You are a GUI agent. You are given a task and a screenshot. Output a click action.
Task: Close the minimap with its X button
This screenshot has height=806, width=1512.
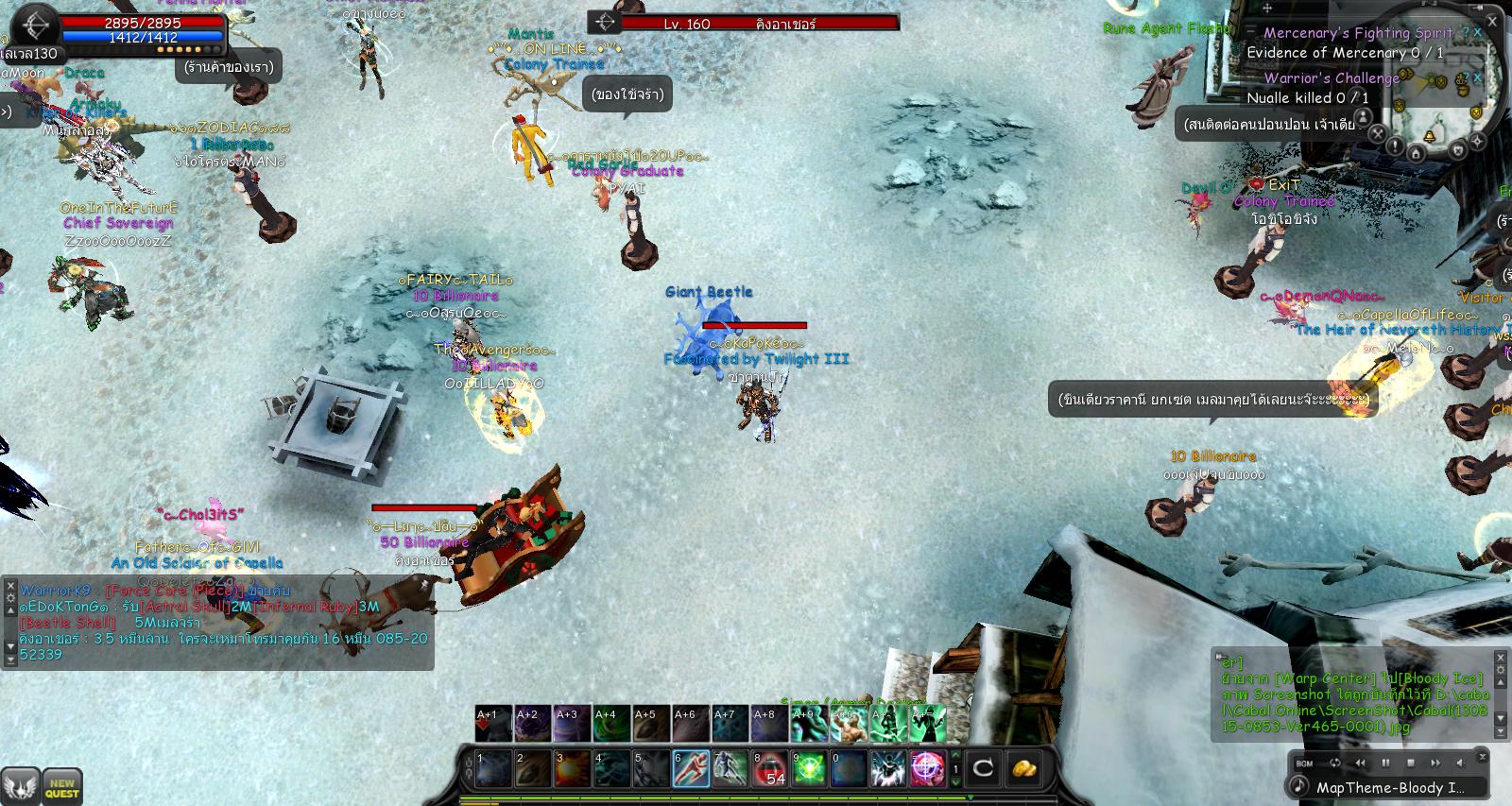[1494, 20]
